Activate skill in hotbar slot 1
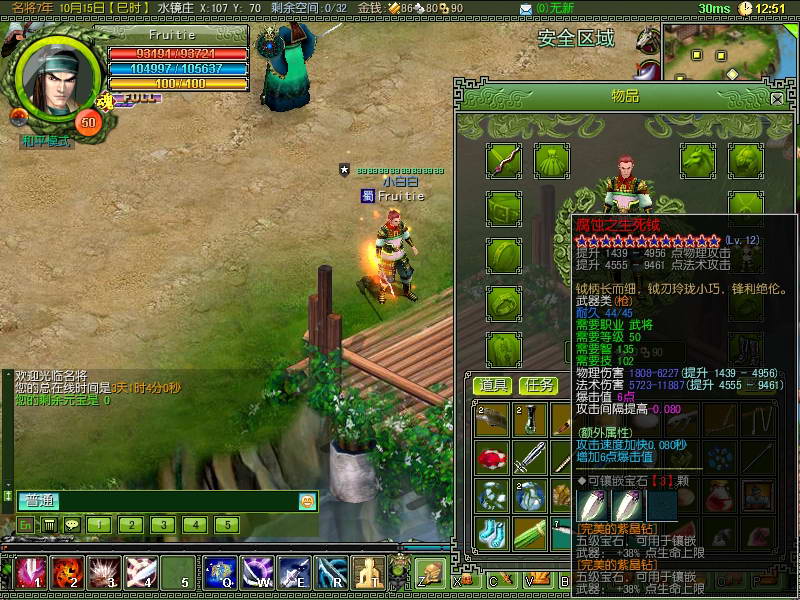Viewport: 800px width, 600px height. 29,573
